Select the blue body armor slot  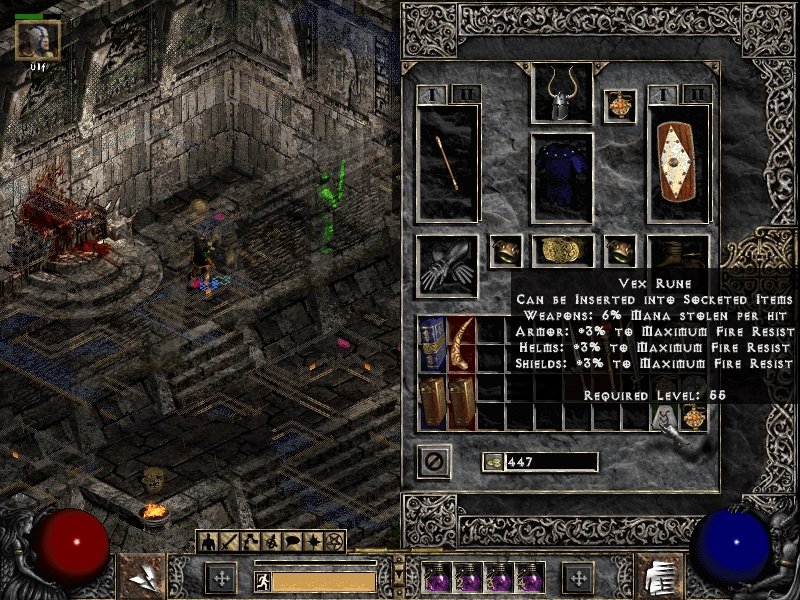[561, 177]
